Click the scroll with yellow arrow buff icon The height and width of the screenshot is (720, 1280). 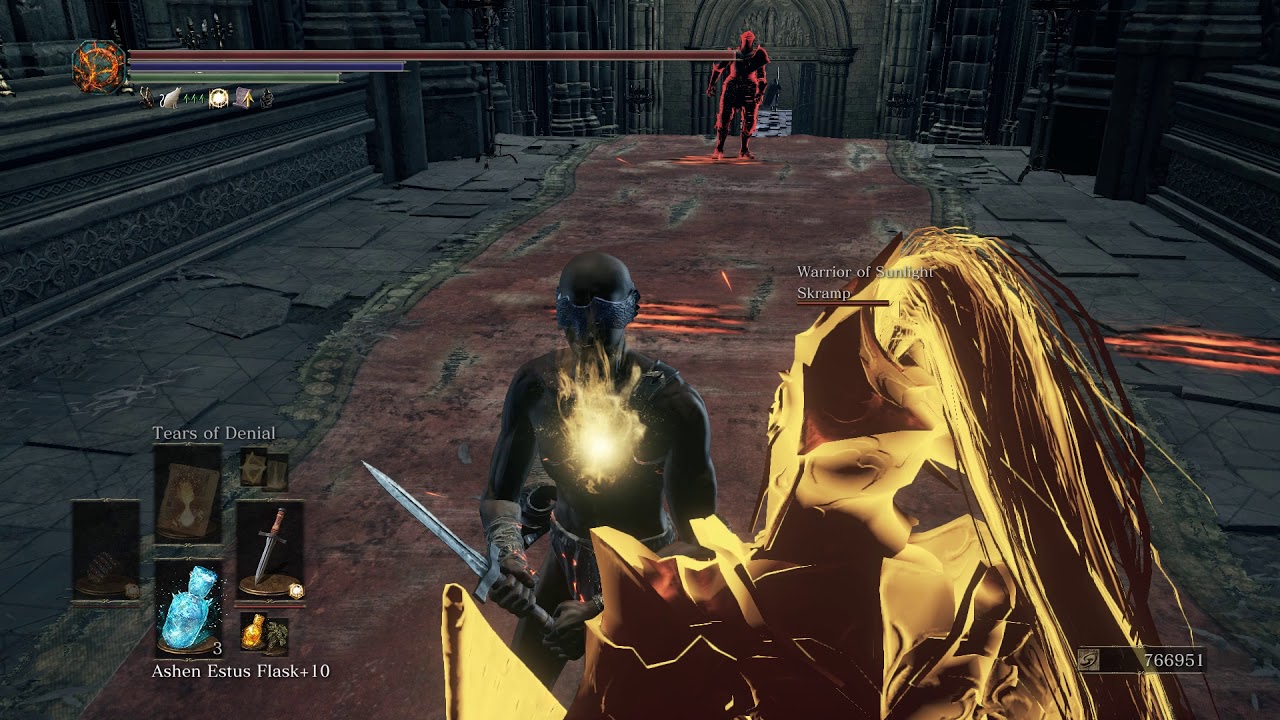(x=243, y=98)
